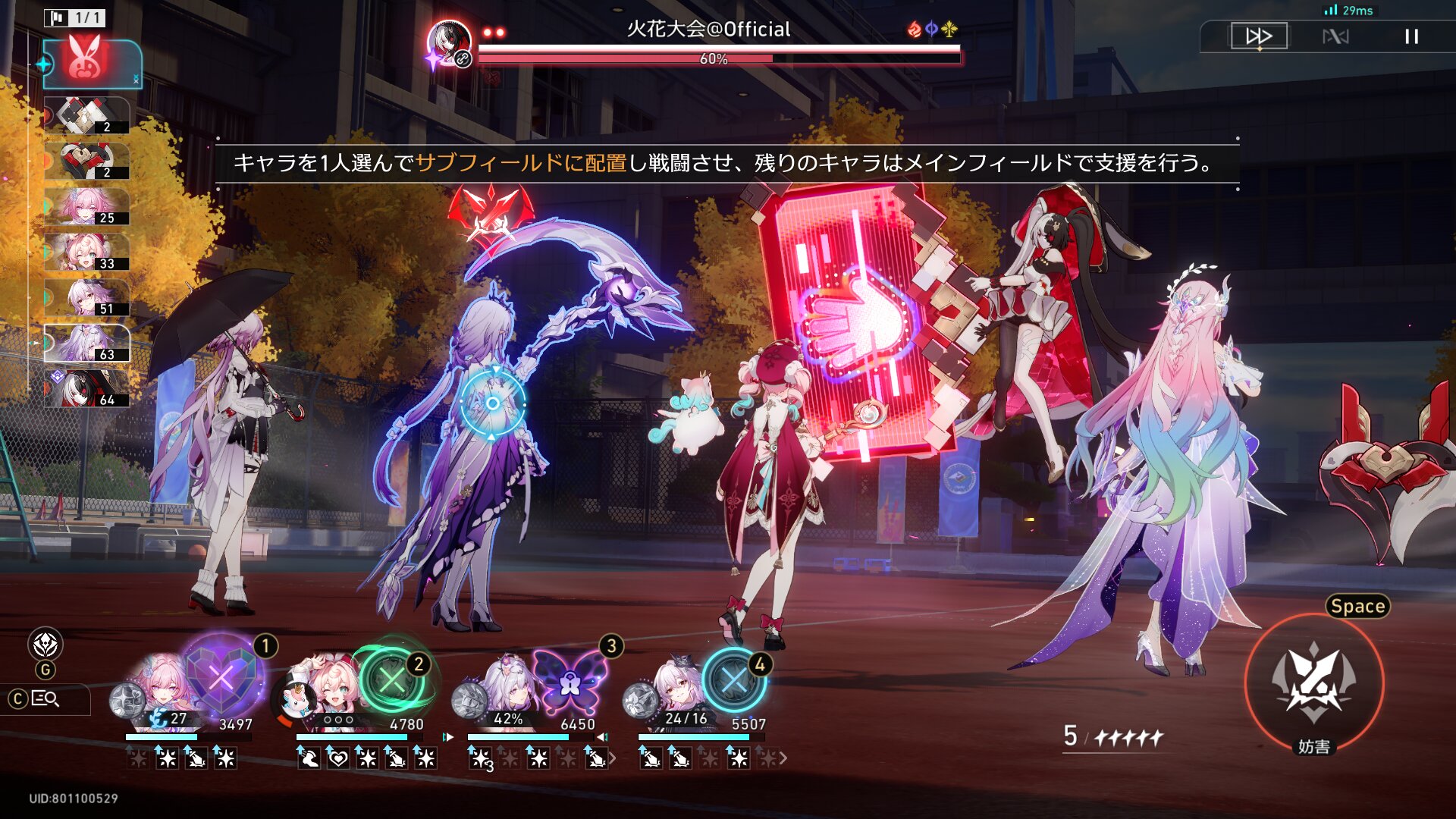Viewport: 1456px width, 819px height.
Task: Click the rose emblem icon above G
Action: point(45,645)
